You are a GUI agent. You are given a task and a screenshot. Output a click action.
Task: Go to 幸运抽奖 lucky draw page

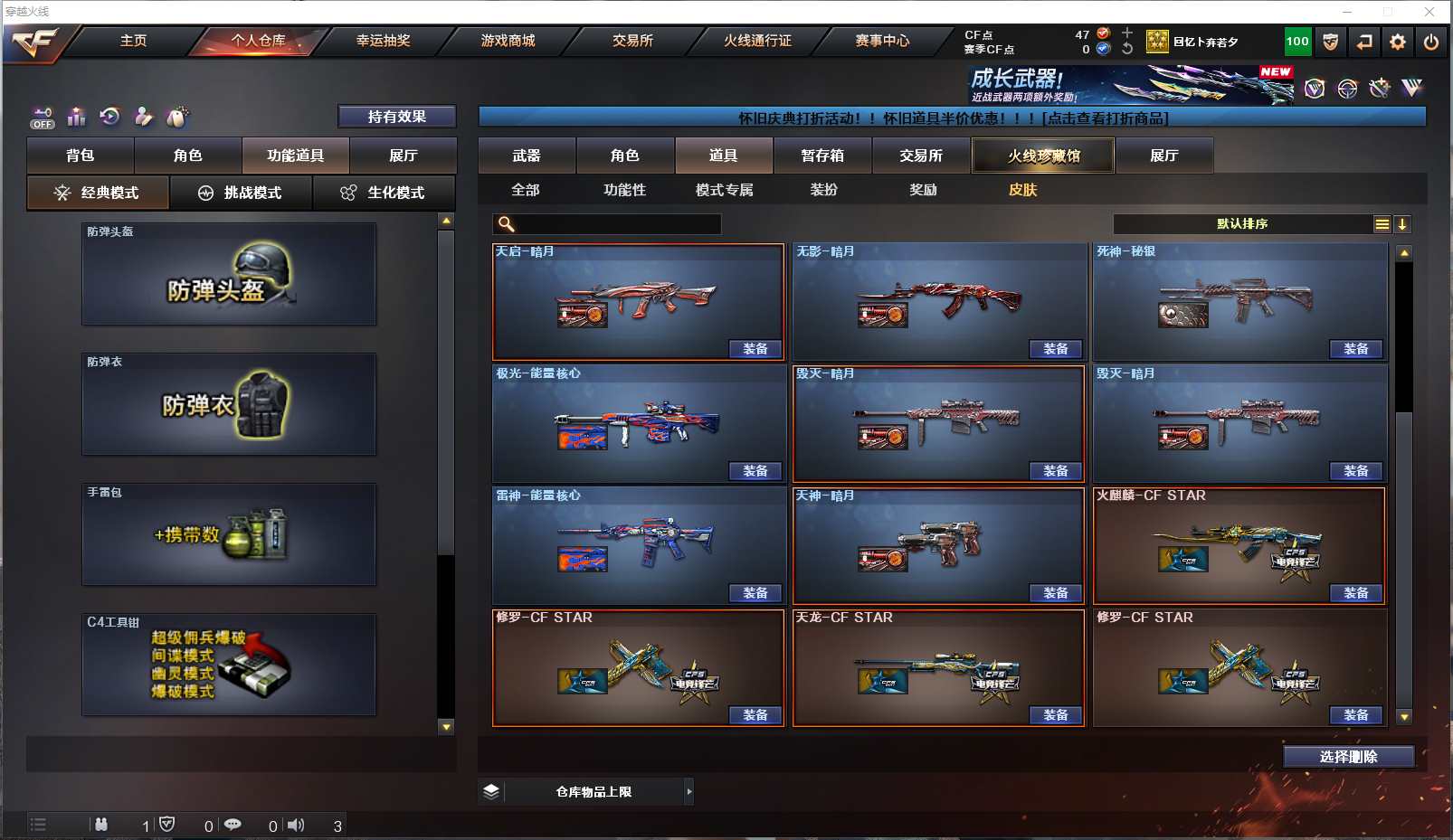coord(383,41)
